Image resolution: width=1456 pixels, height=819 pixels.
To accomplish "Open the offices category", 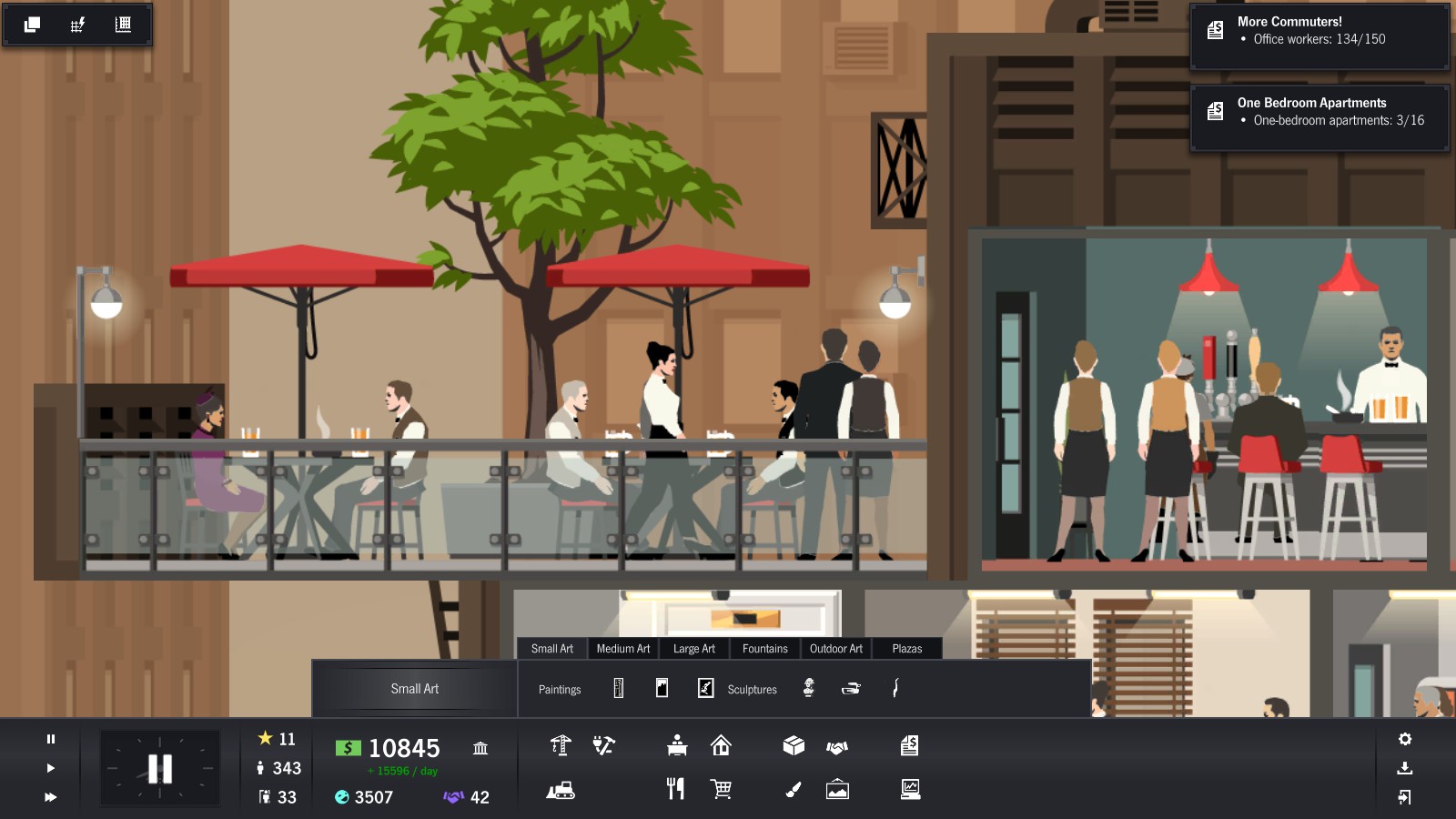I will 677,747.
